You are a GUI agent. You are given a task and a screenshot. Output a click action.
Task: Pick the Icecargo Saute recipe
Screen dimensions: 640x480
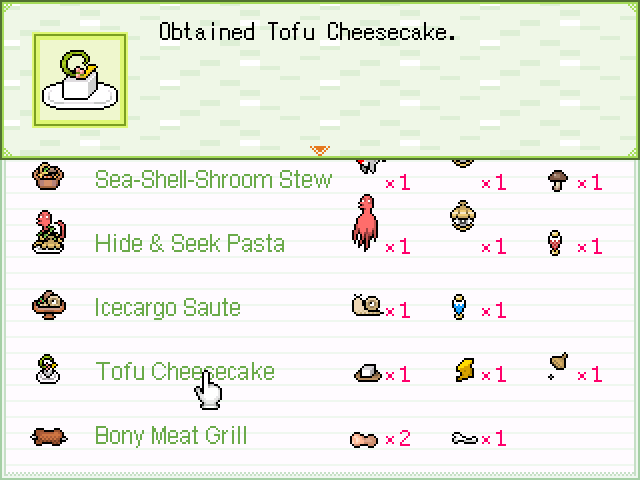[167, 308]
